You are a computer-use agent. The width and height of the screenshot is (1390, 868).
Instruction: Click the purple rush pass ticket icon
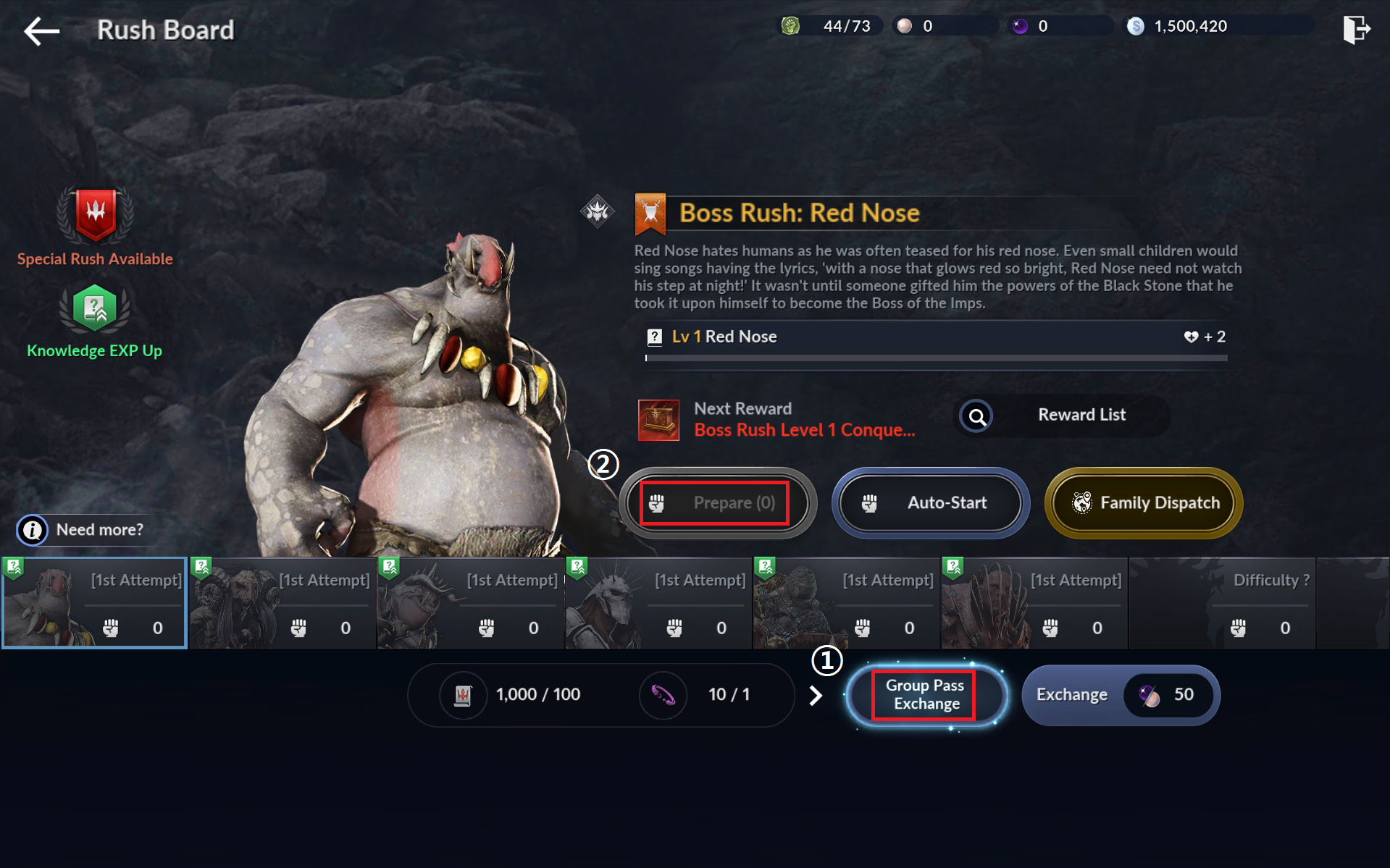point(663,696)
